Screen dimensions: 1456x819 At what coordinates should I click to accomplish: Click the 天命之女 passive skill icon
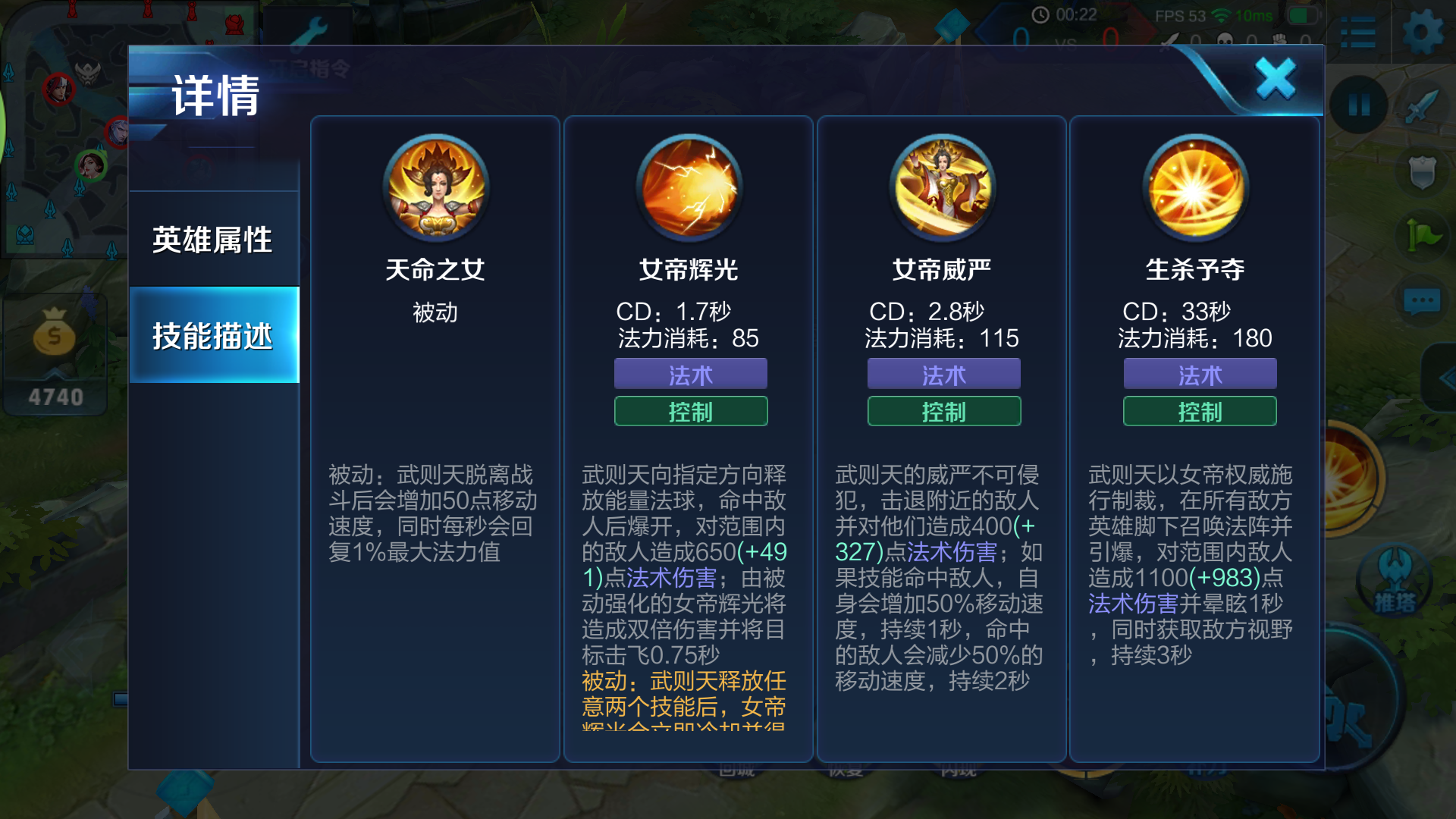436,188
